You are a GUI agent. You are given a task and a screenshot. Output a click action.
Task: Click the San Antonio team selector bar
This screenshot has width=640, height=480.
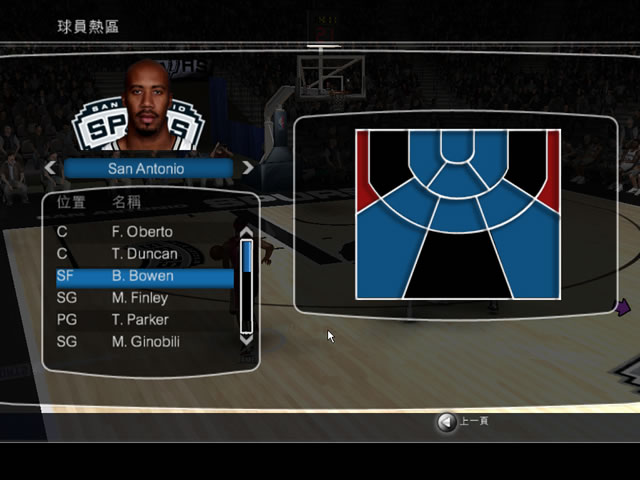[147, 169]
